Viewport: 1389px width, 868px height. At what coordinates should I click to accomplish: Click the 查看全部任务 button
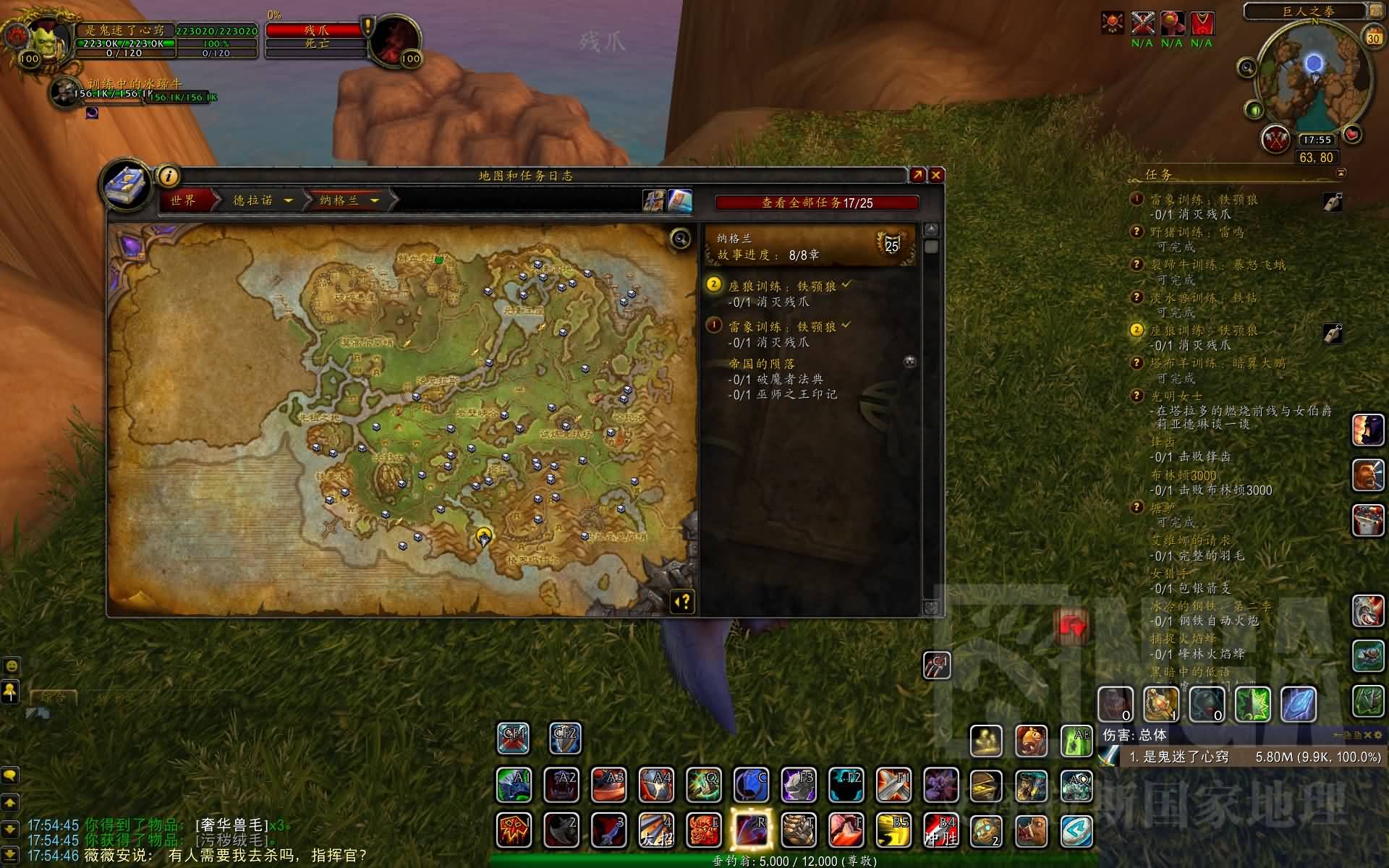pos(817,203)
